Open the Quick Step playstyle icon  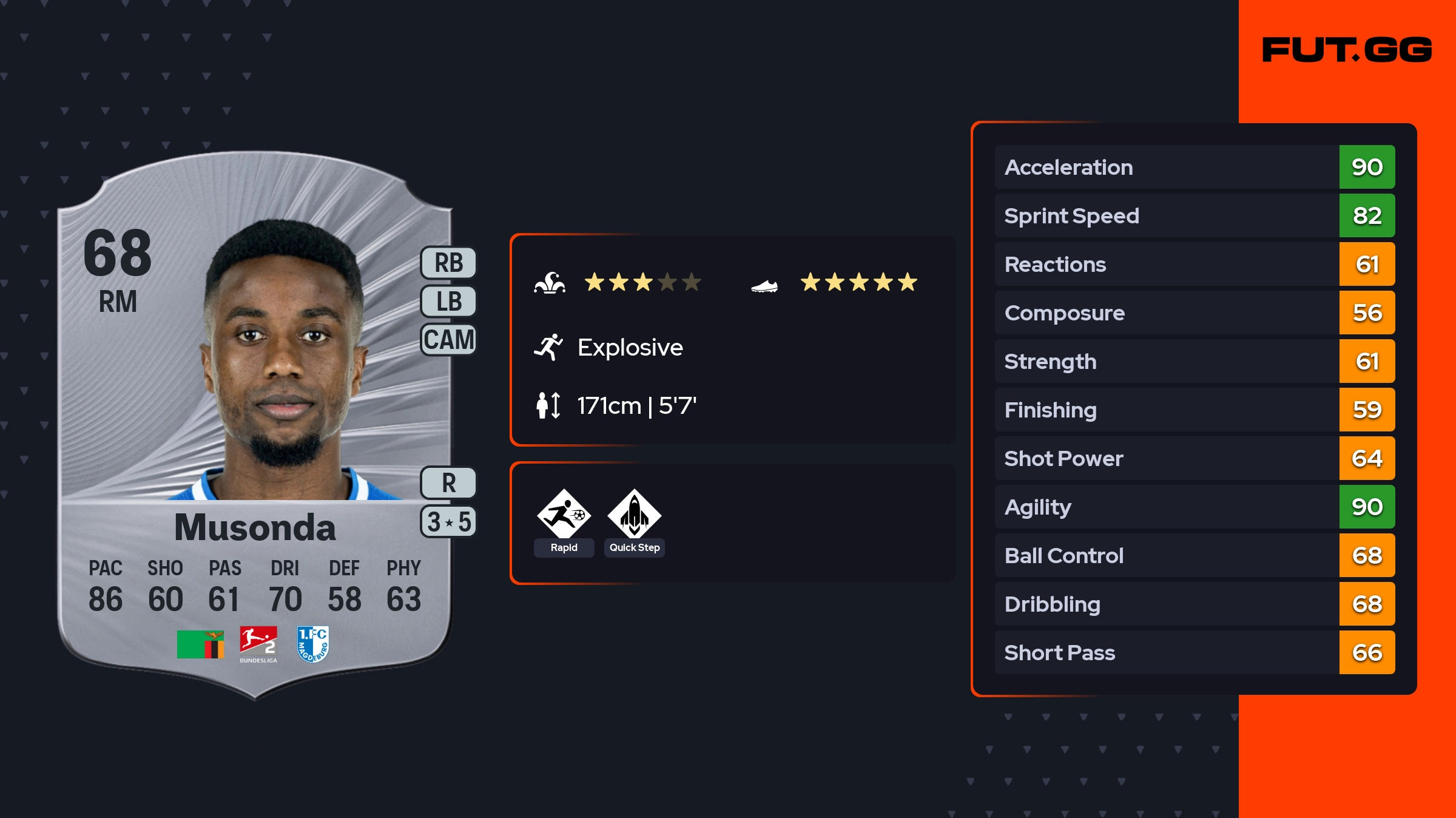634,515
